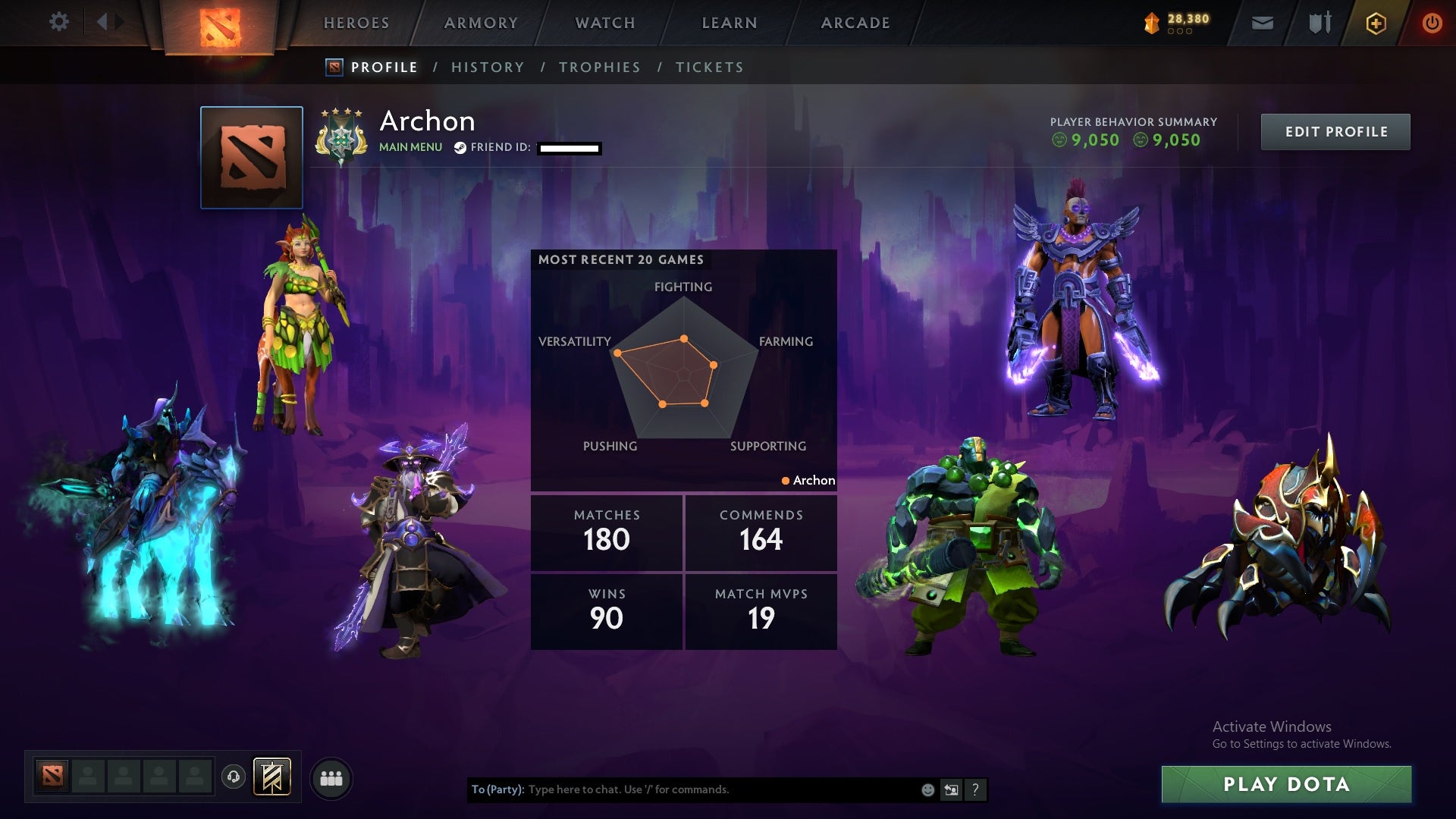Viewport: 1456px width, 819px height.
Task: Expand chat help with question mark button
Action: (975, 789)
